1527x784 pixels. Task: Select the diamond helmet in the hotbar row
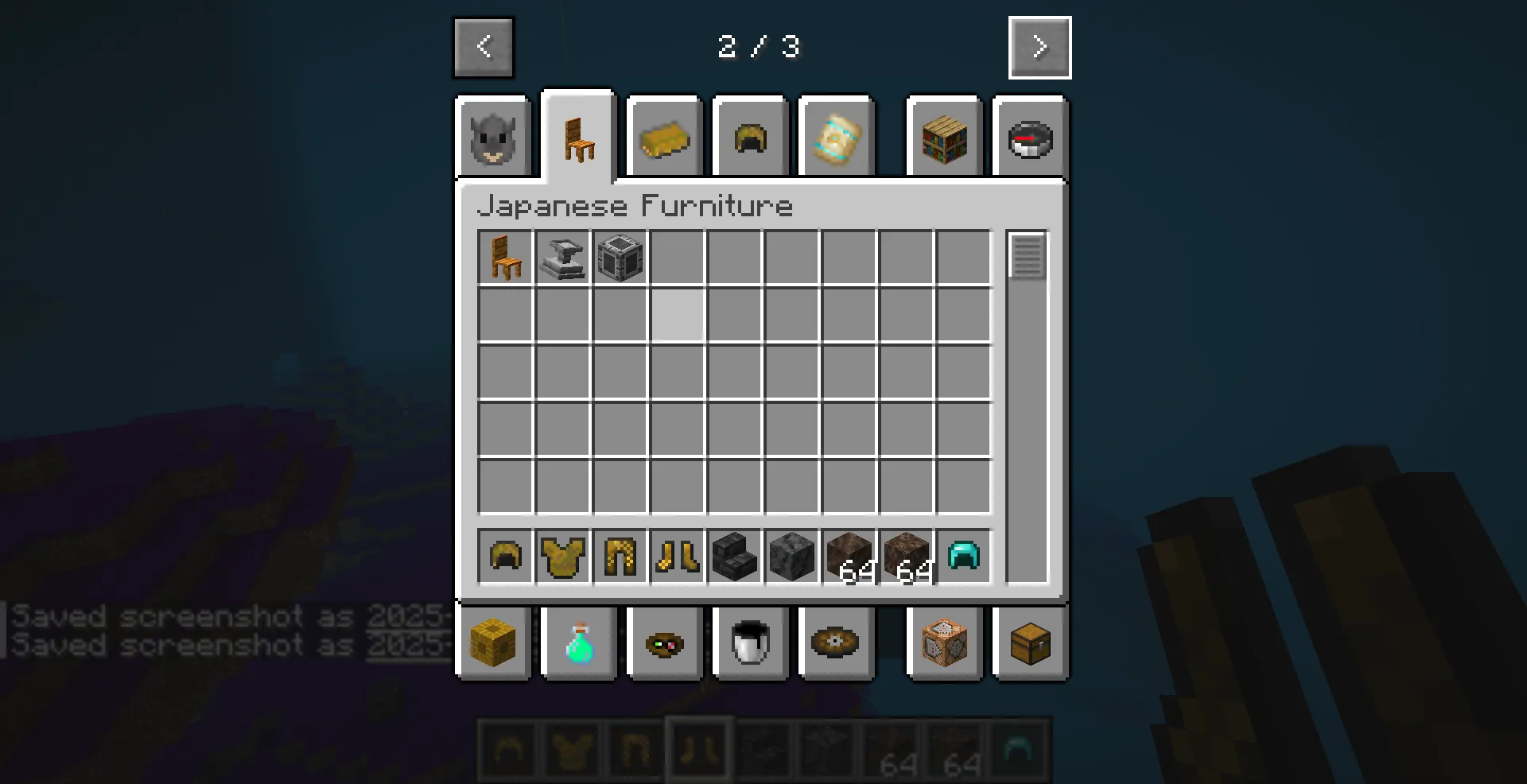(x=963, y=557)
